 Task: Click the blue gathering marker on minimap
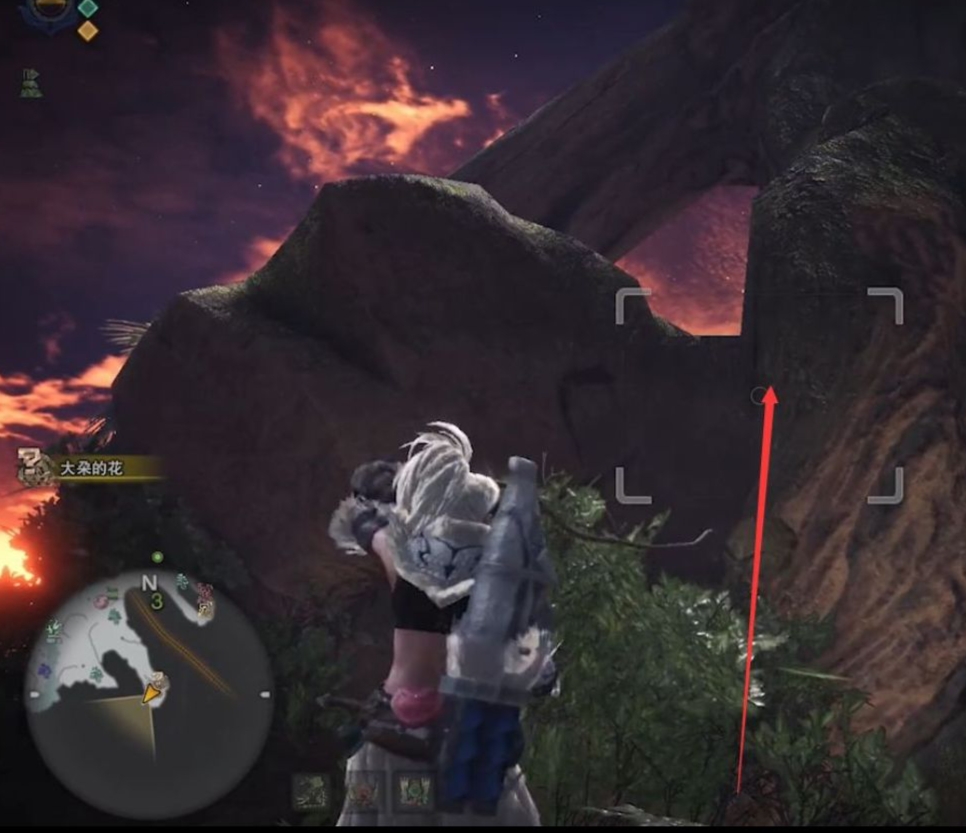click(43, 669)
